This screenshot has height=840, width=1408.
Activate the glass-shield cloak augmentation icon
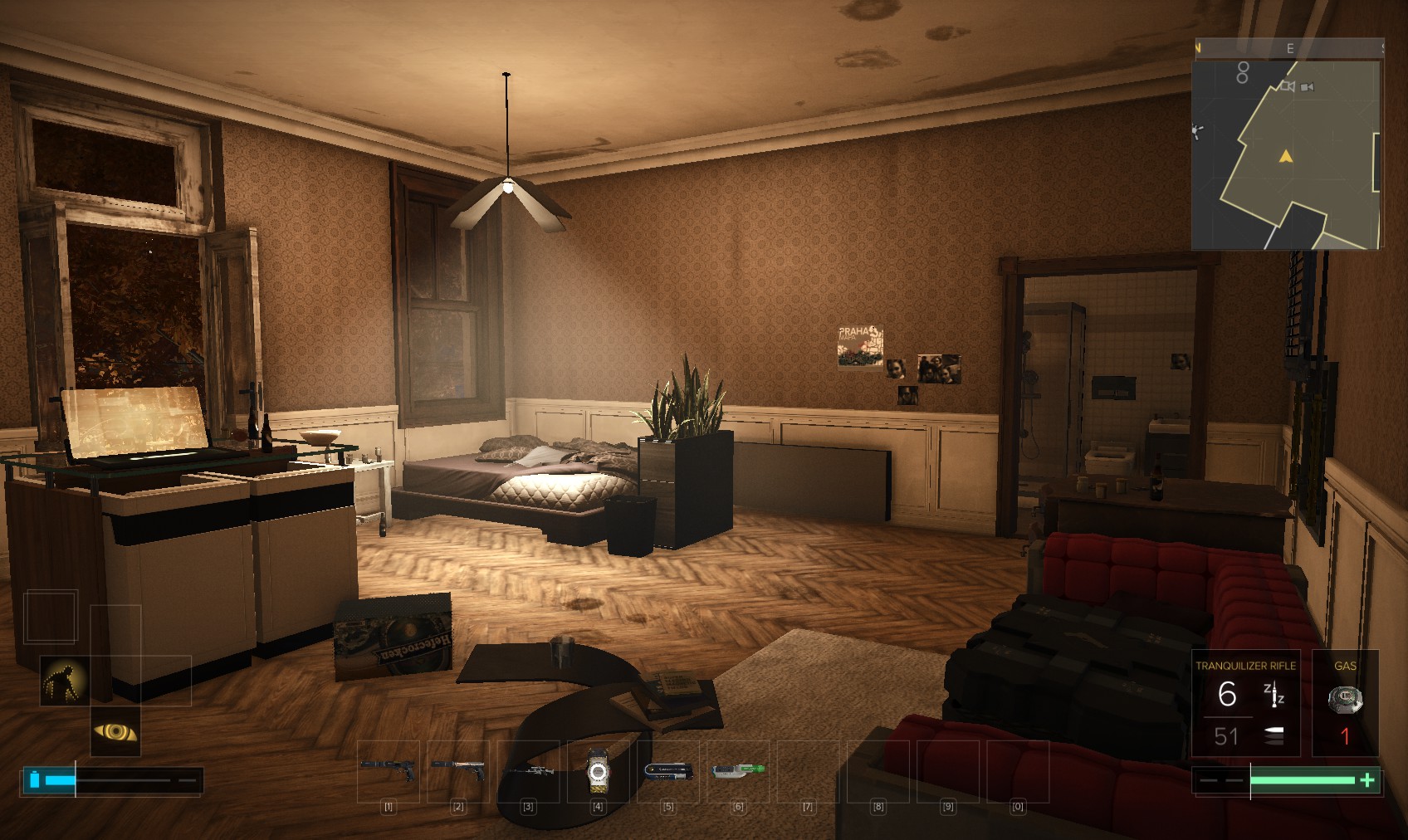click(64, 681)
